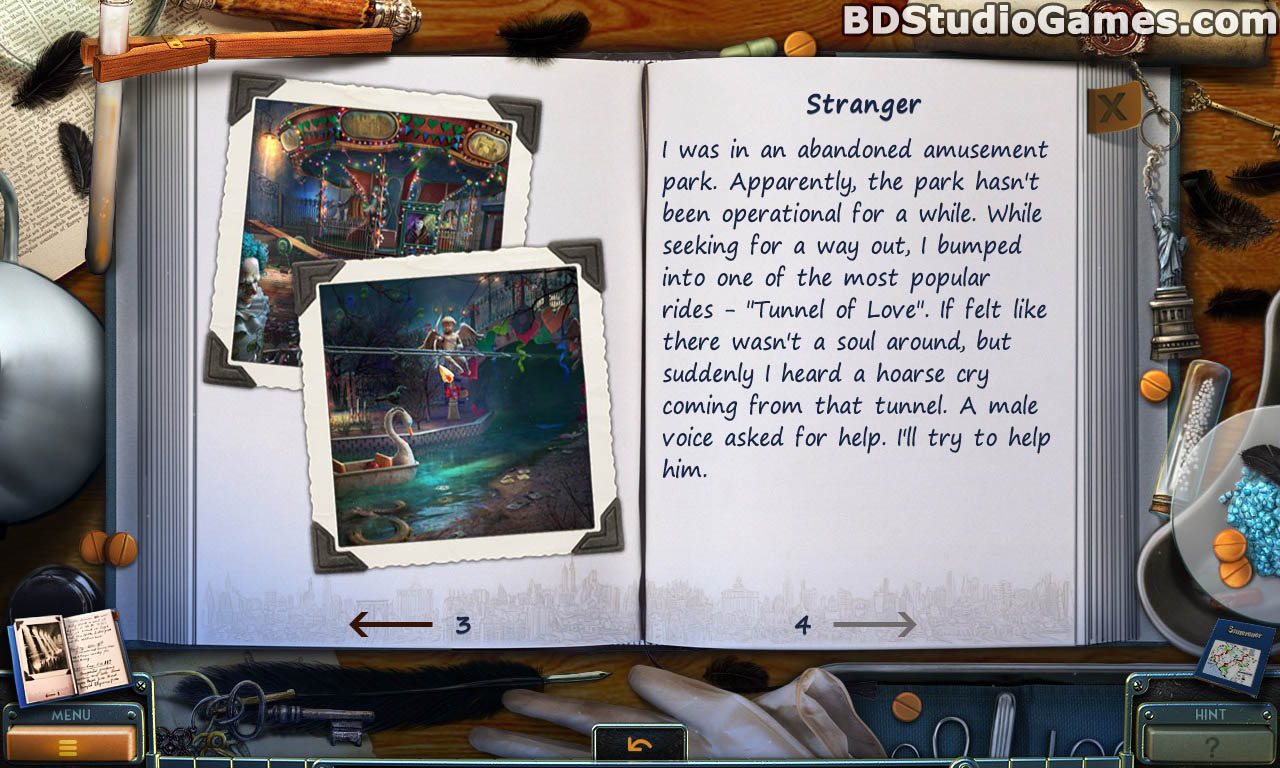Open the Menu button
The width and height of the screenshot is (1280, 768).
pos(70,741)
